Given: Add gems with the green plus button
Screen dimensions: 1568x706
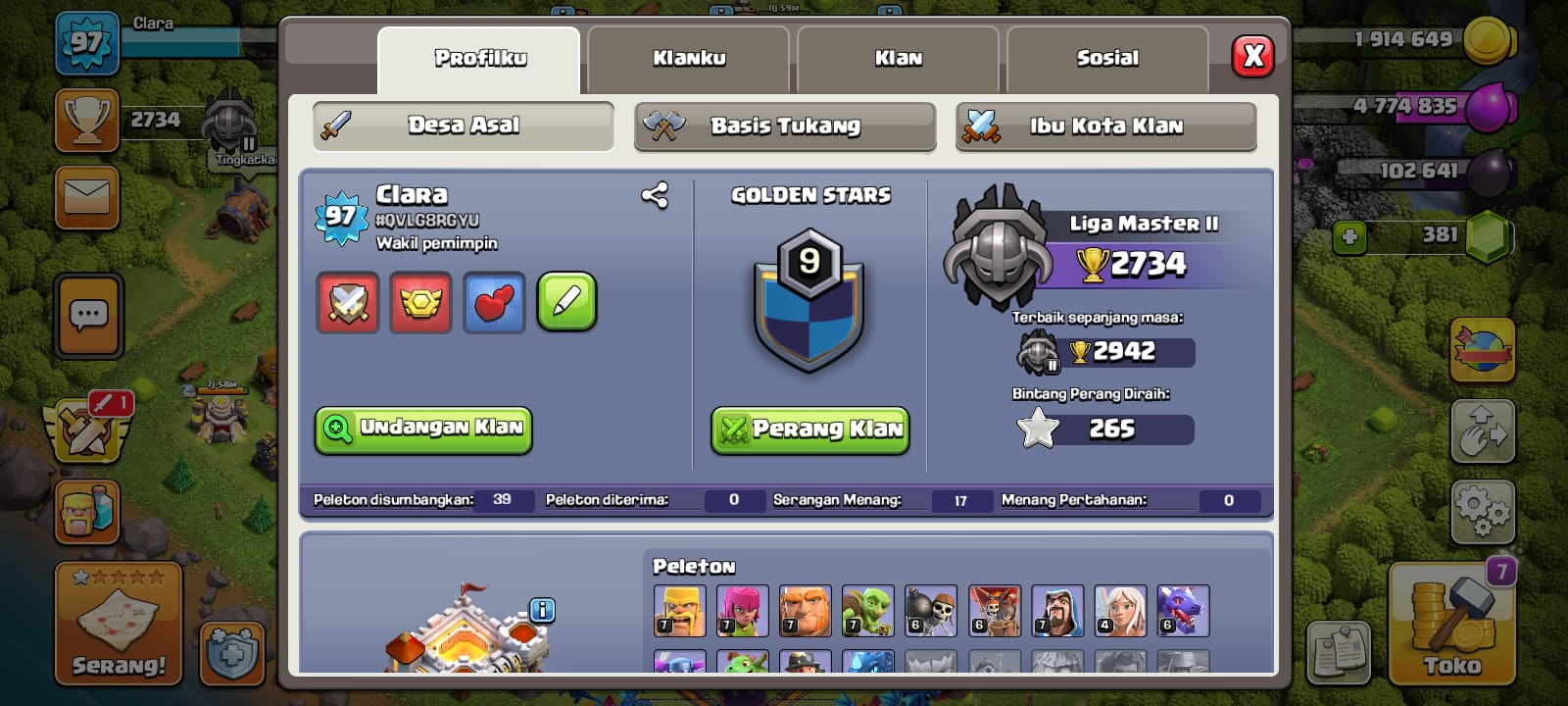Looking at the screenshot, I should click(x=1349, y=237).
